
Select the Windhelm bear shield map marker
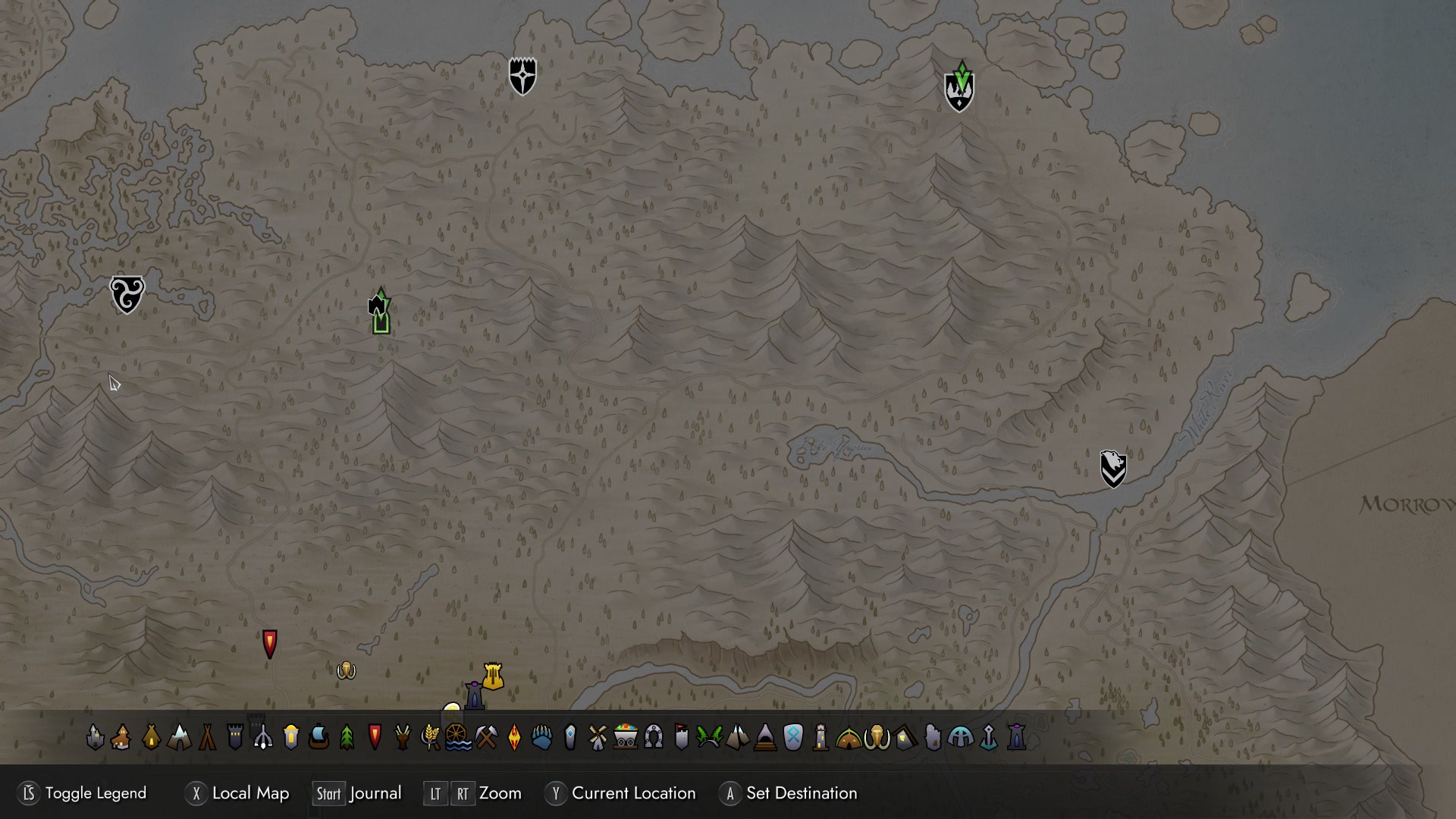pyautogui.click(x=1113, y=469)
